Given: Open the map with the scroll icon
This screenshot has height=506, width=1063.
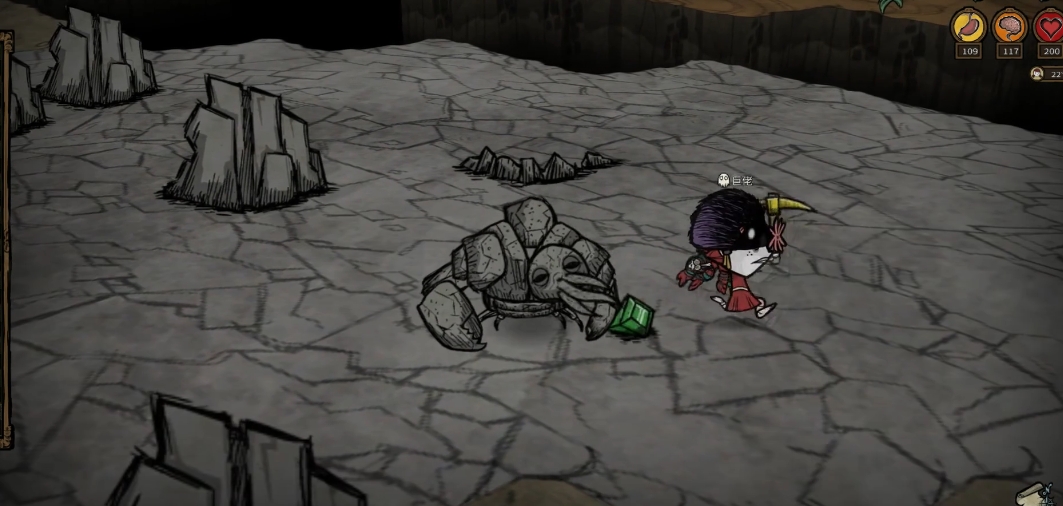Looking at the screenshot, I should click(1033, 495).
